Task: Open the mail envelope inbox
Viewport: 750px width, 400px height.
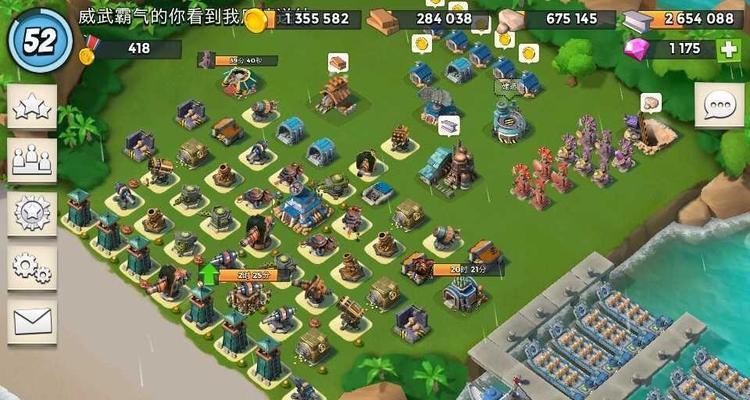Action: (x=32, y=321)
